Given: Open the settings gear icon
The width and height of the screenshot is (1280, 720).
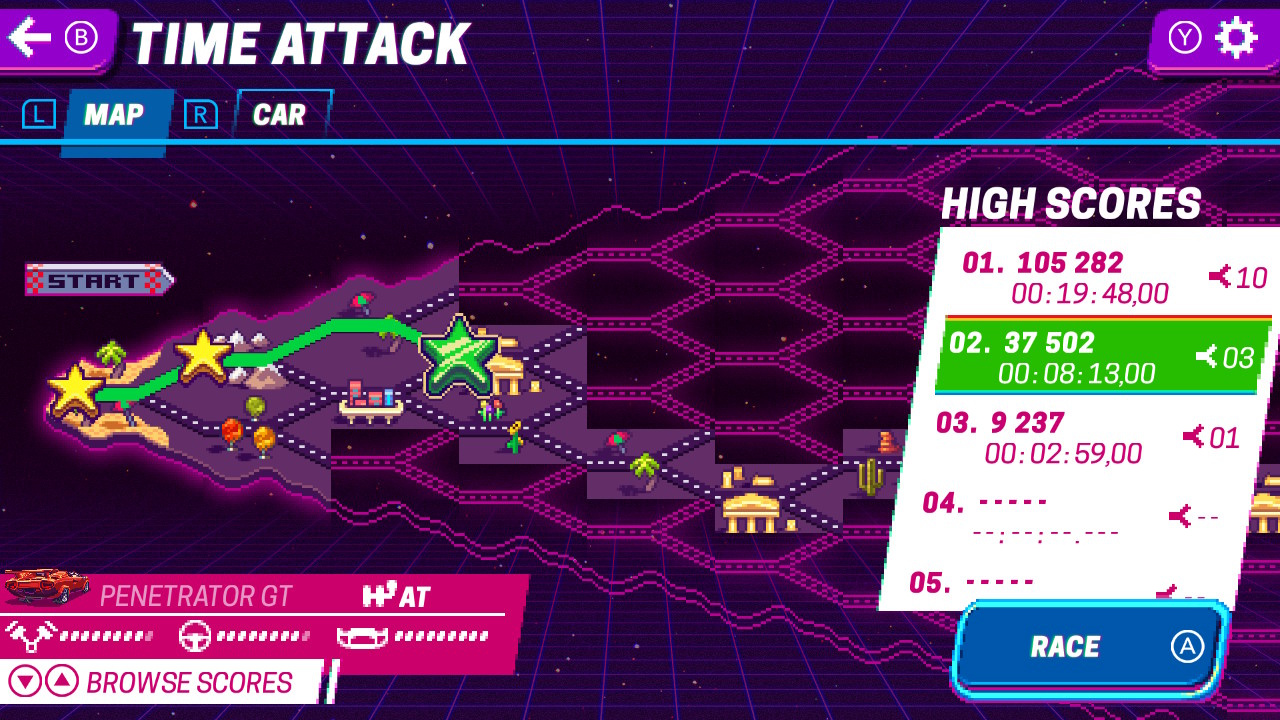Looking at the screenshot, I should pos(1237,38).
